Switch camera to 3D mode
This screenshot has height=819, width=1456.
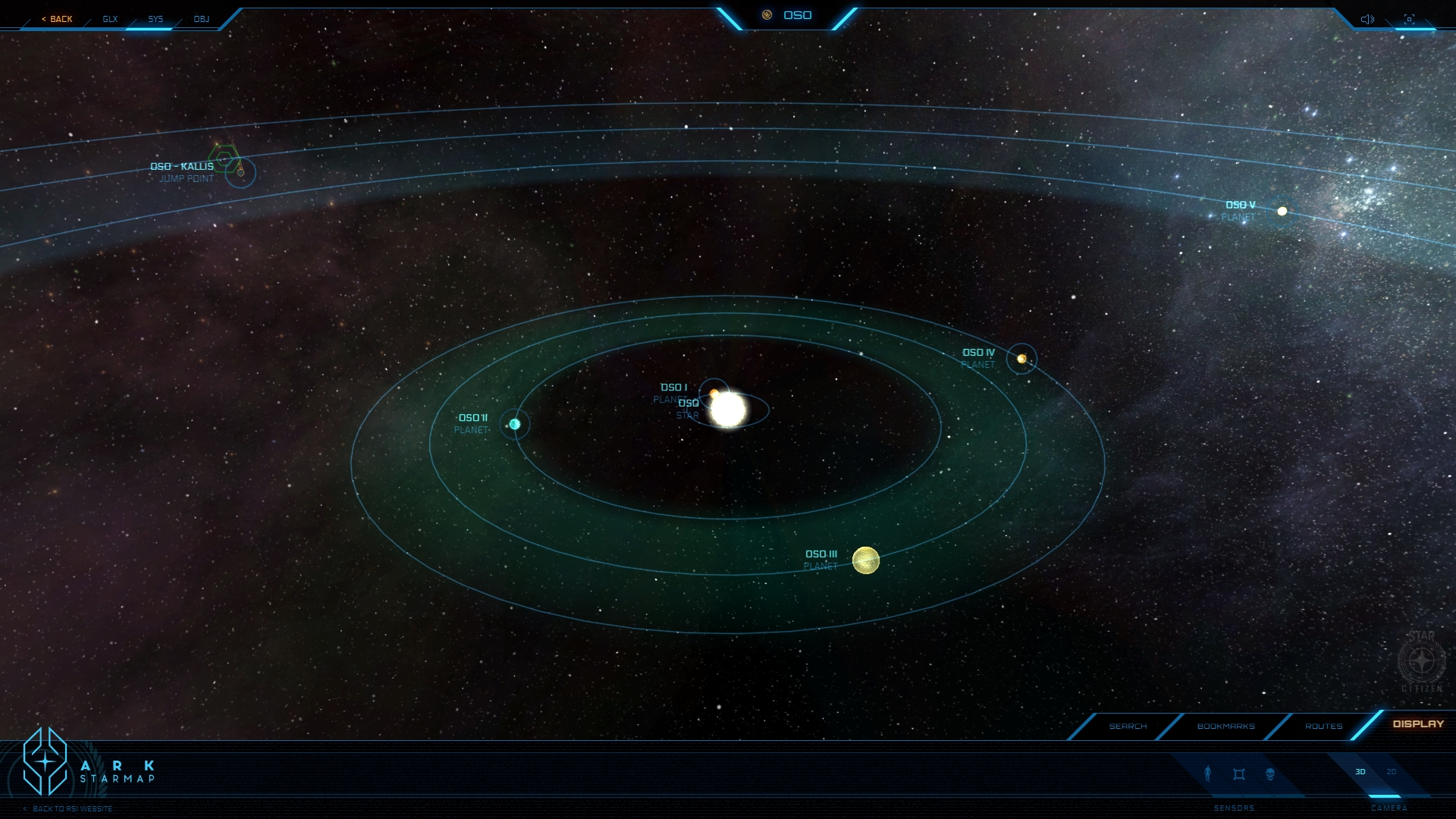(1360, 772)
